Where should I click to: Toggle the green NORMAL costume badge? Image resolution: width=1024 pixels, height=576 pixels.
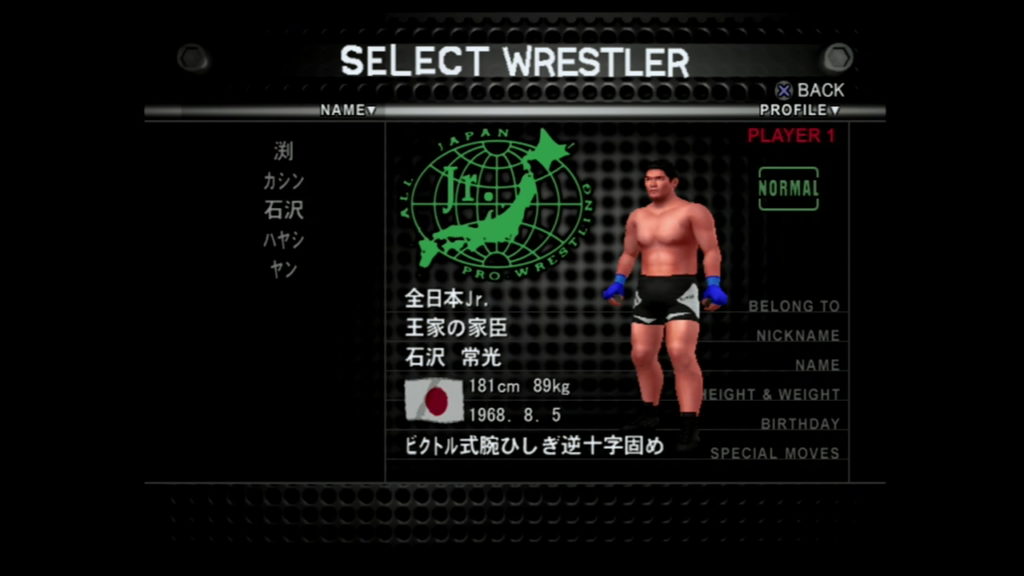[x=788, y=188]
